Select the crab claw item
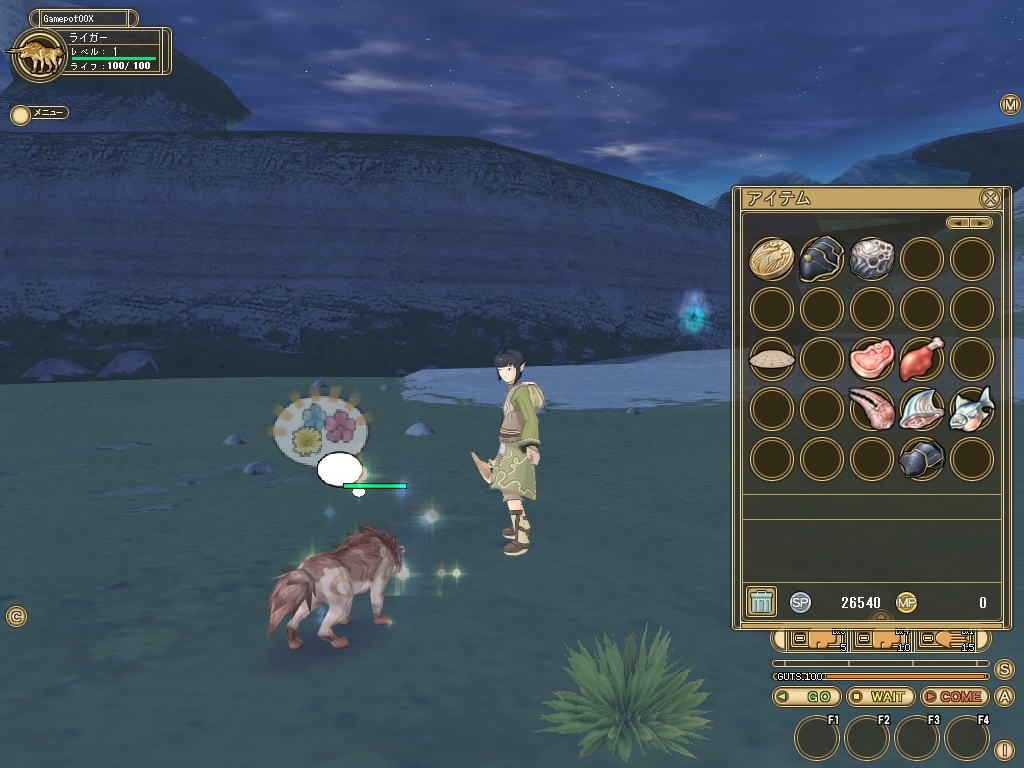The image size is (1024, 768). (x=871, y=409)
